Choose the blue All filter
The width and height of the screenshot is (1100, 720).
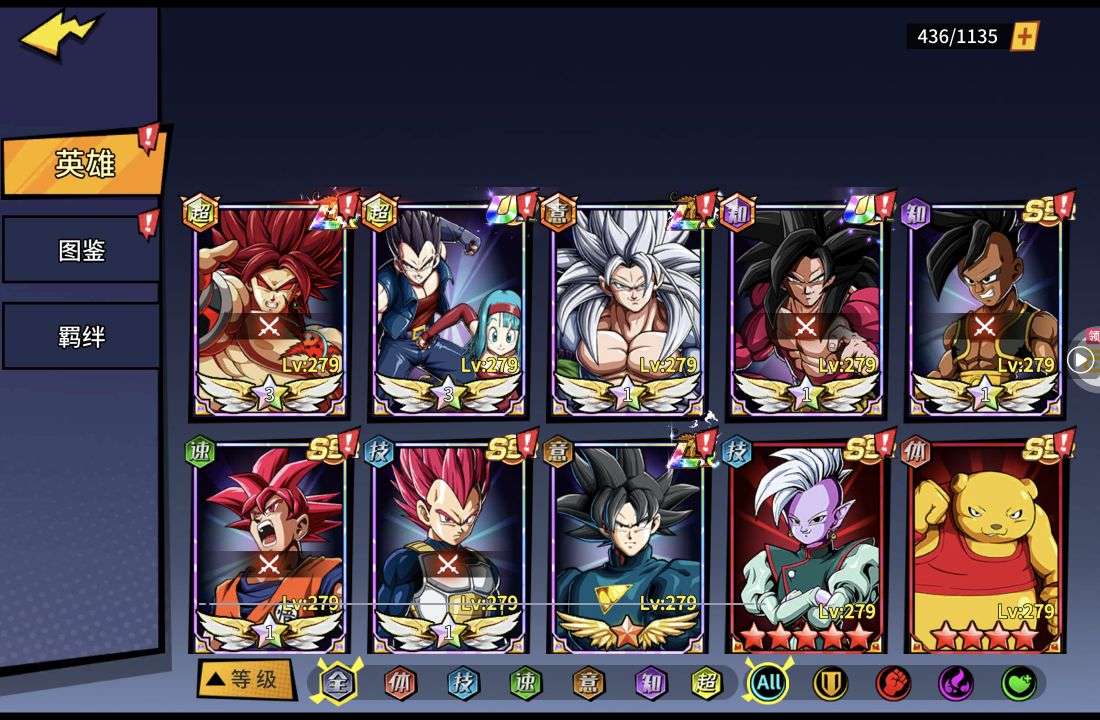tap(768, 683)
